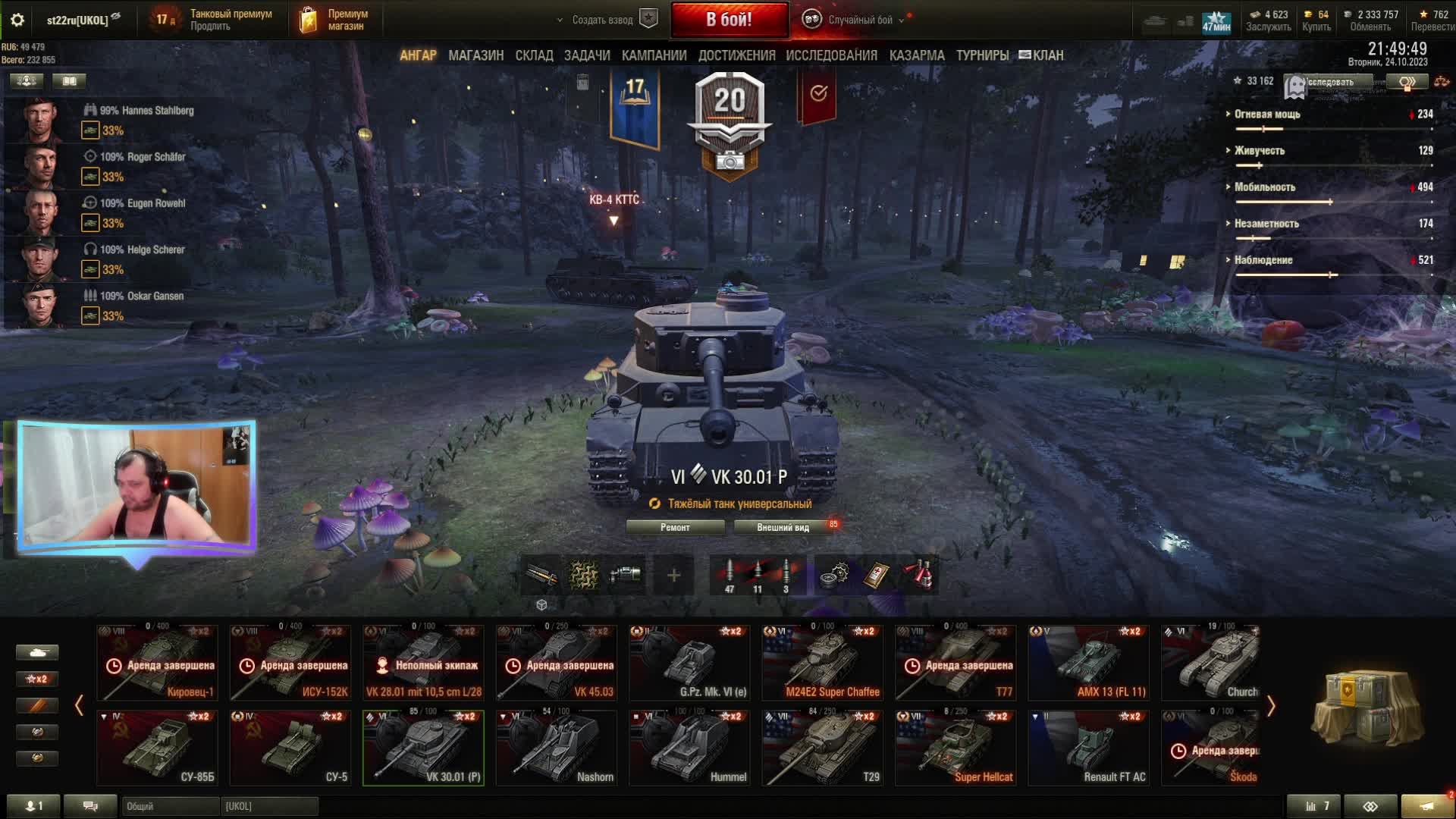
Task: Pick the M24E2 Super Chaffee tank
Action: (823, 663)
